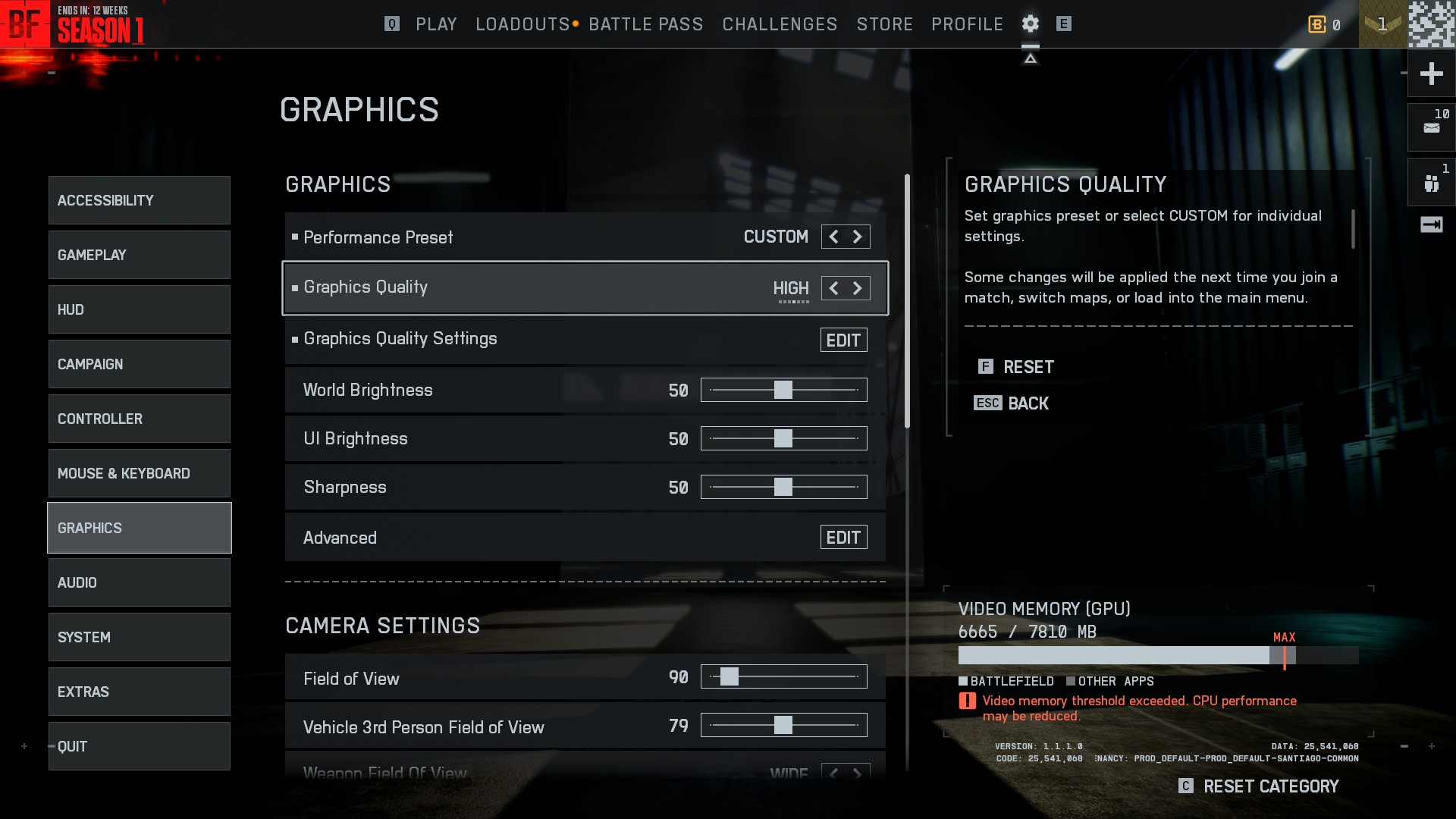Go to the Play tab

[436, 24]
